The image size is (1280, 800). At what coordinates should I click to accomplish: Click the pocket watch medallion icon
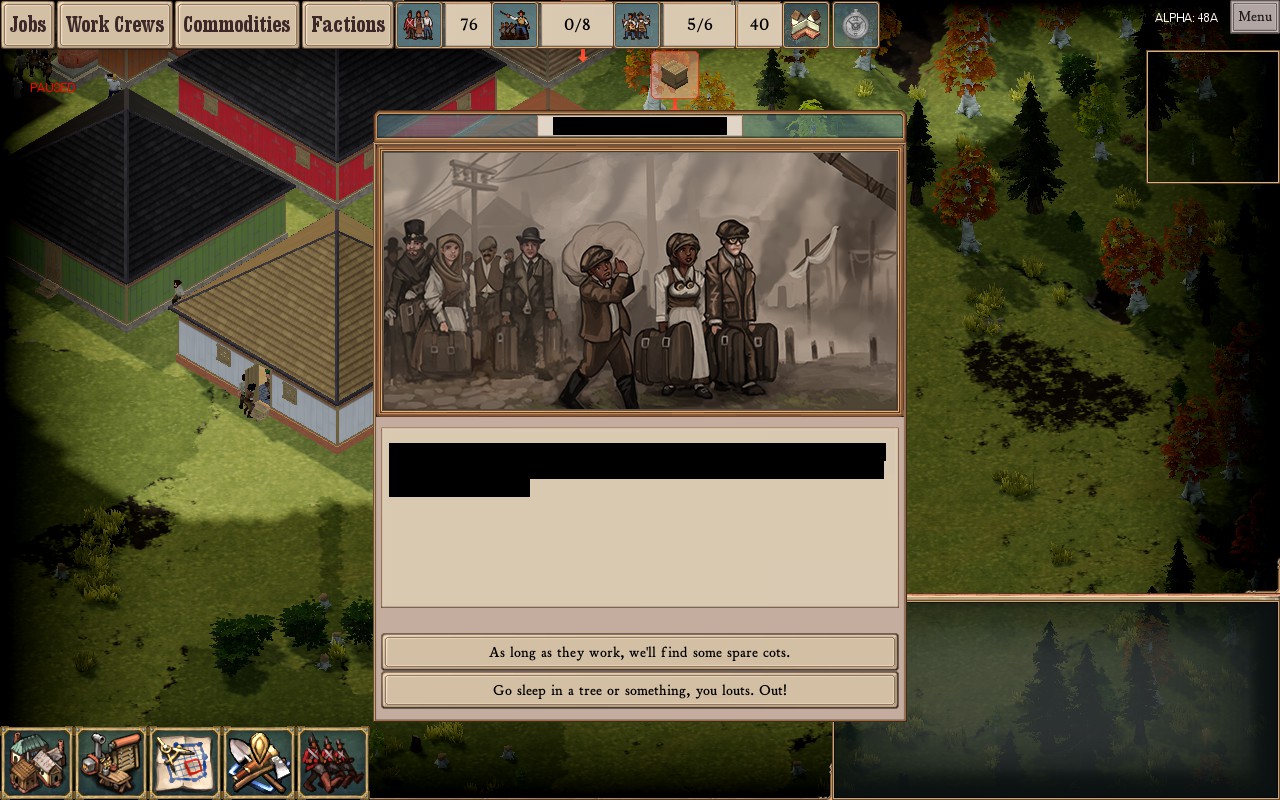pos(854,23)
